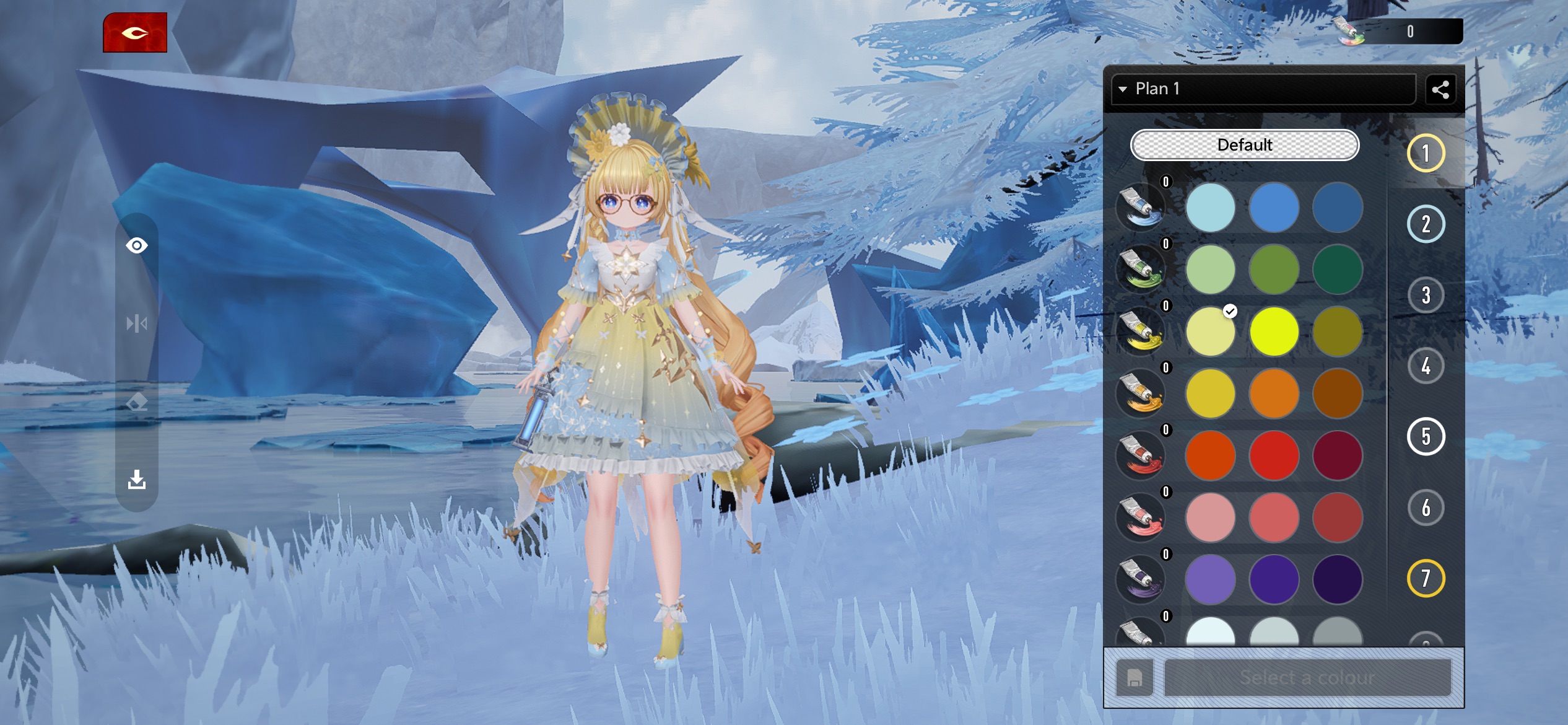
Task: Reset to the Default colour
Action: coord(1245,145)
